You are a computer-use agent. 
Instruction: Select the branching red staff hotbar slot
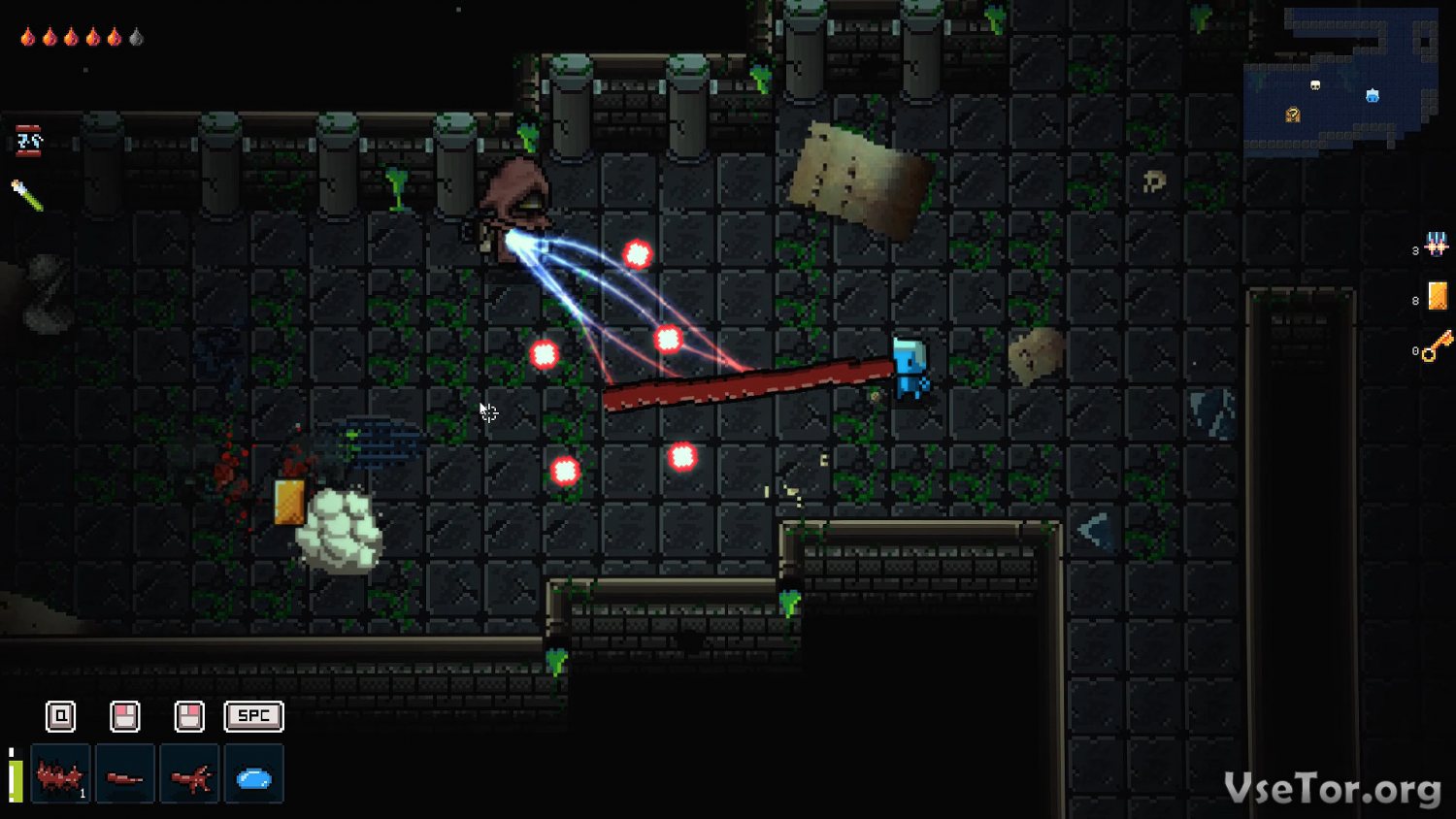click(x=190, y=774)
